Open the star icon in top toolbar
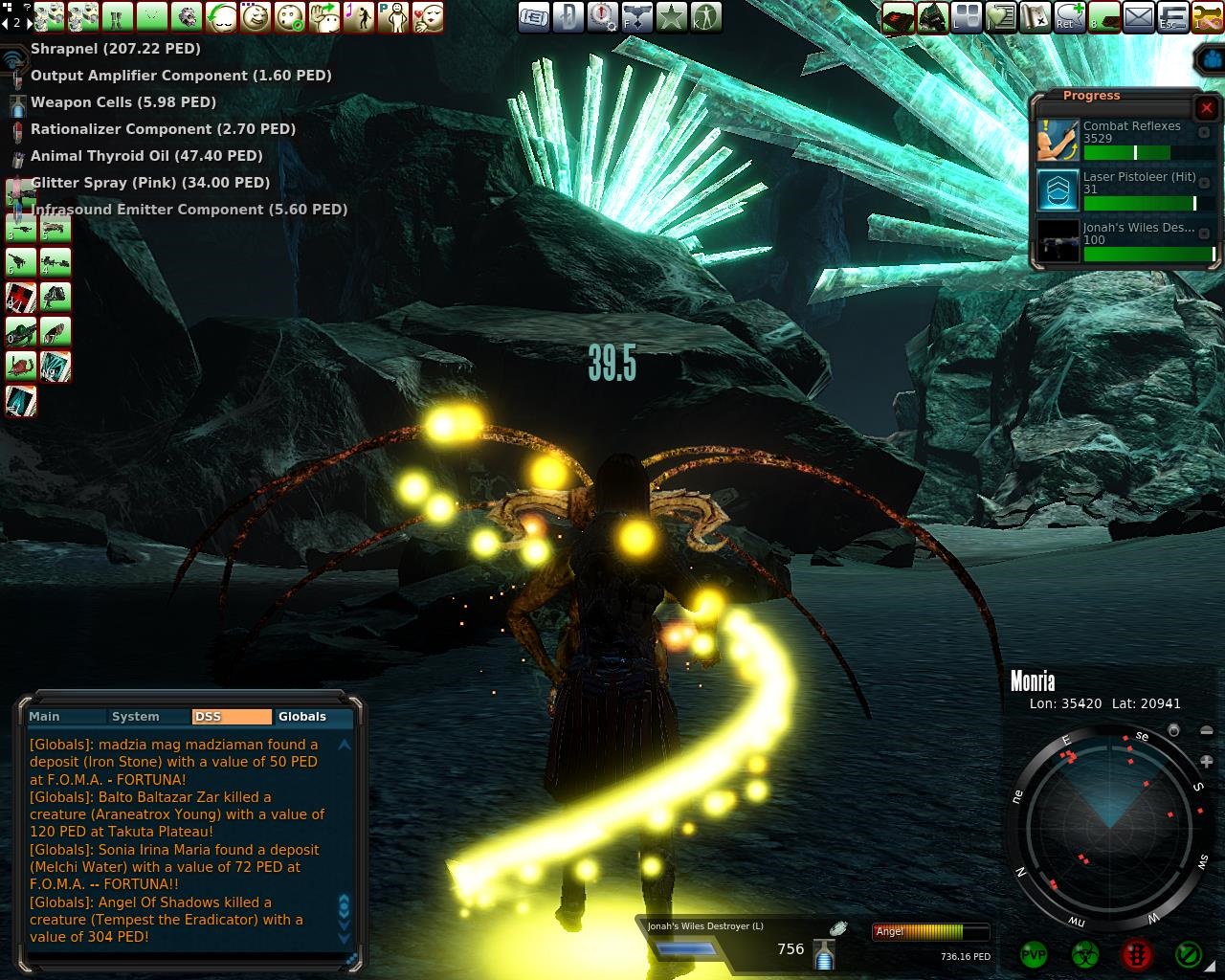This screenshot has width=1225, height=980. point(671,17)
